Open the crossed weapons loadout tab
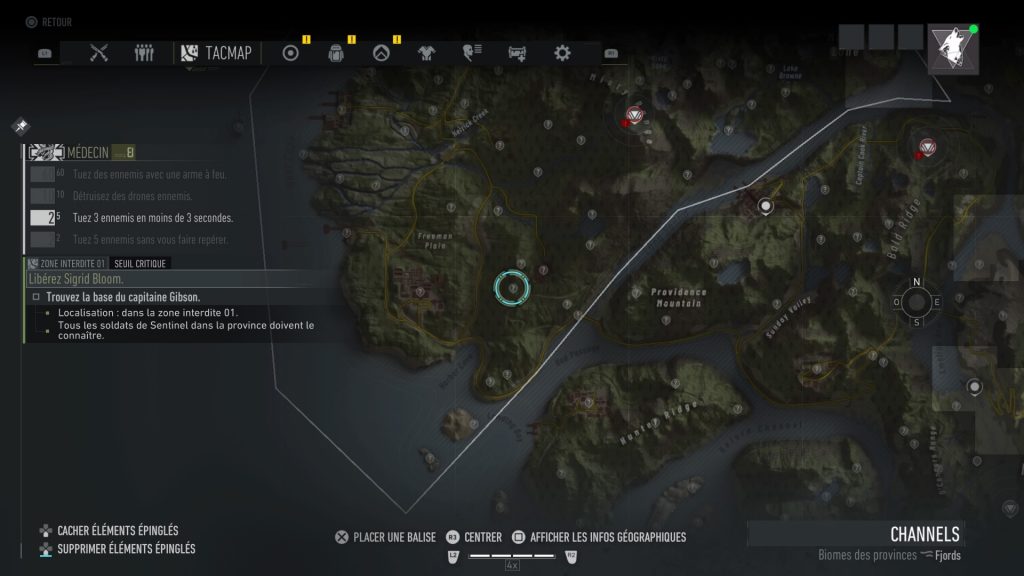 click(x=98, y=53)
